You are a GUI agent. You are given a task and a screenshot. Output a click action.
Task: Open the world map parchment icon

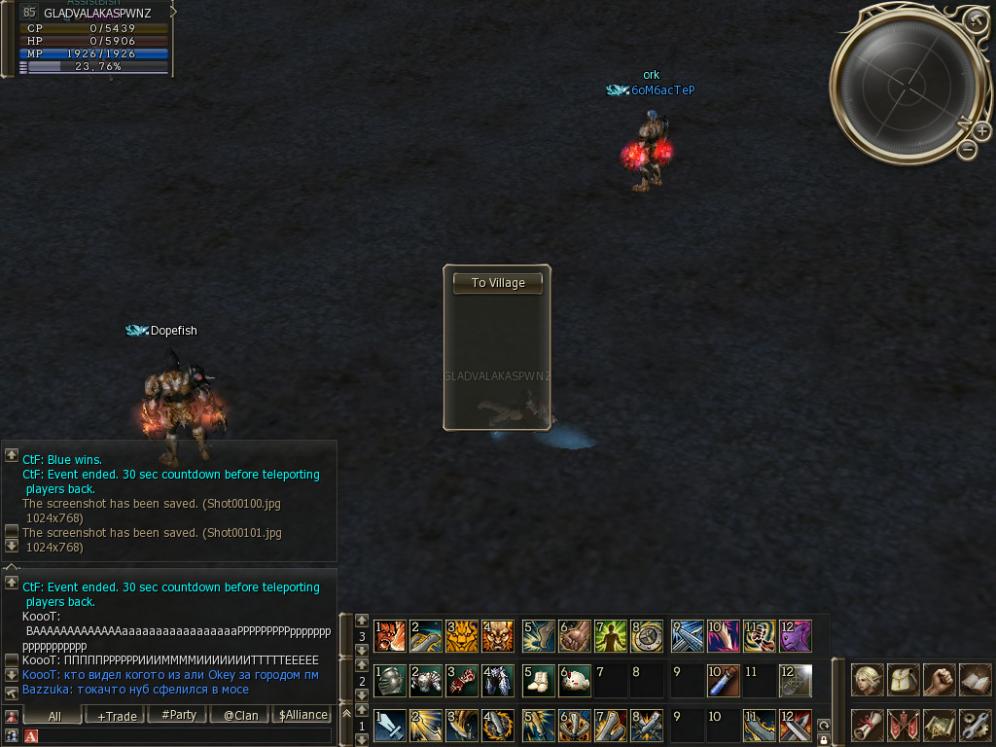tap(939, 723)
